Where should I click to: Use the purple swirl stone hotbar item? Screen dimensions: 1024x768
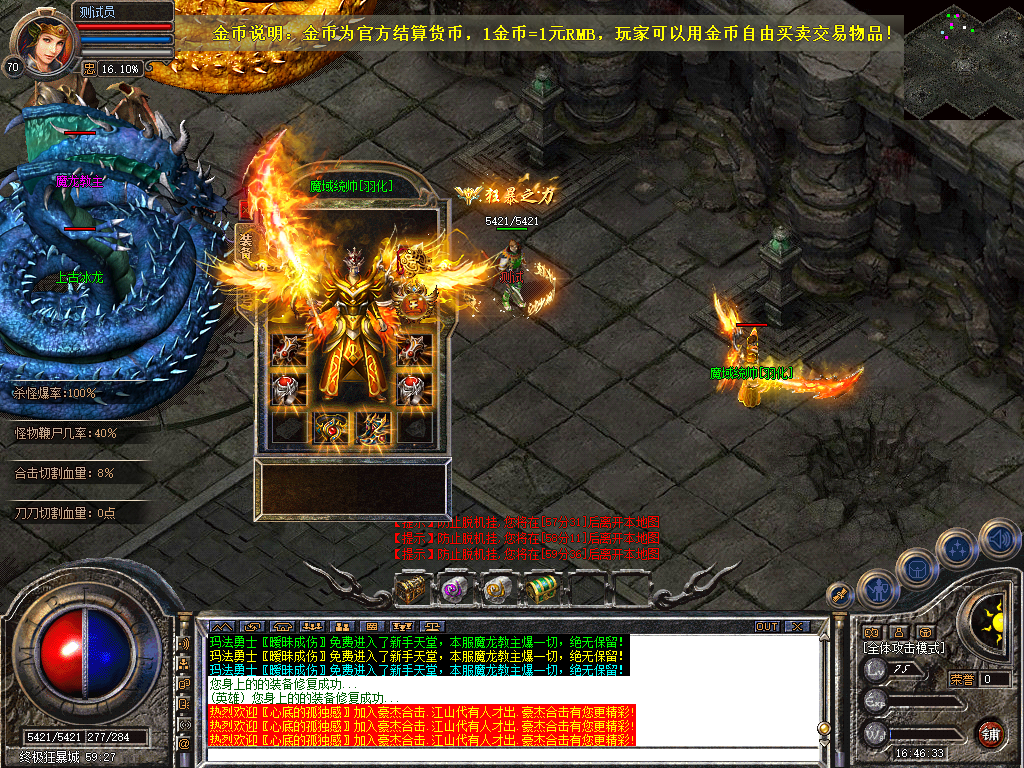[x=455, y=590]
